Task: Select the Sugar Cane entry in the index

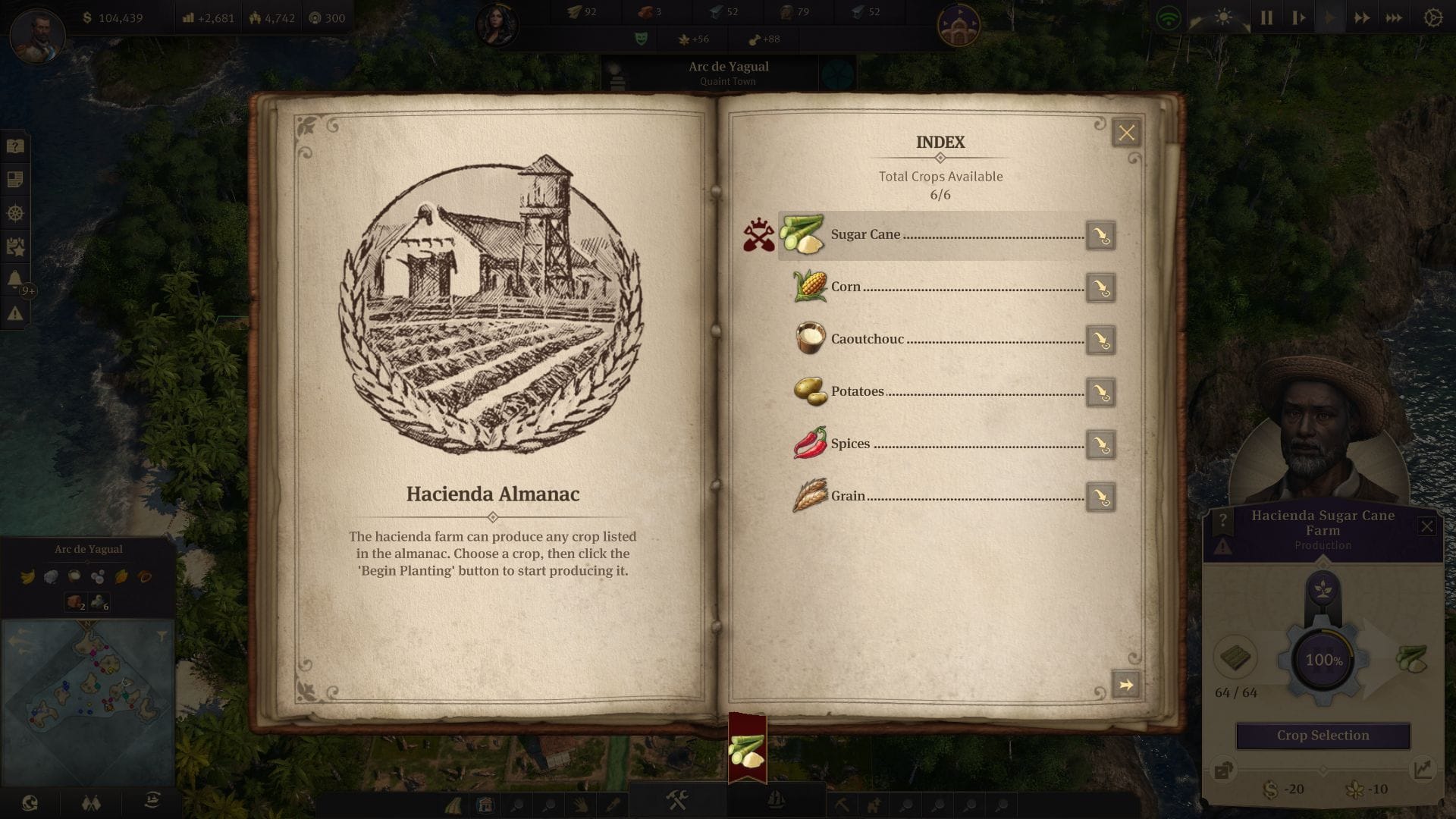Action: click(864, 235)
